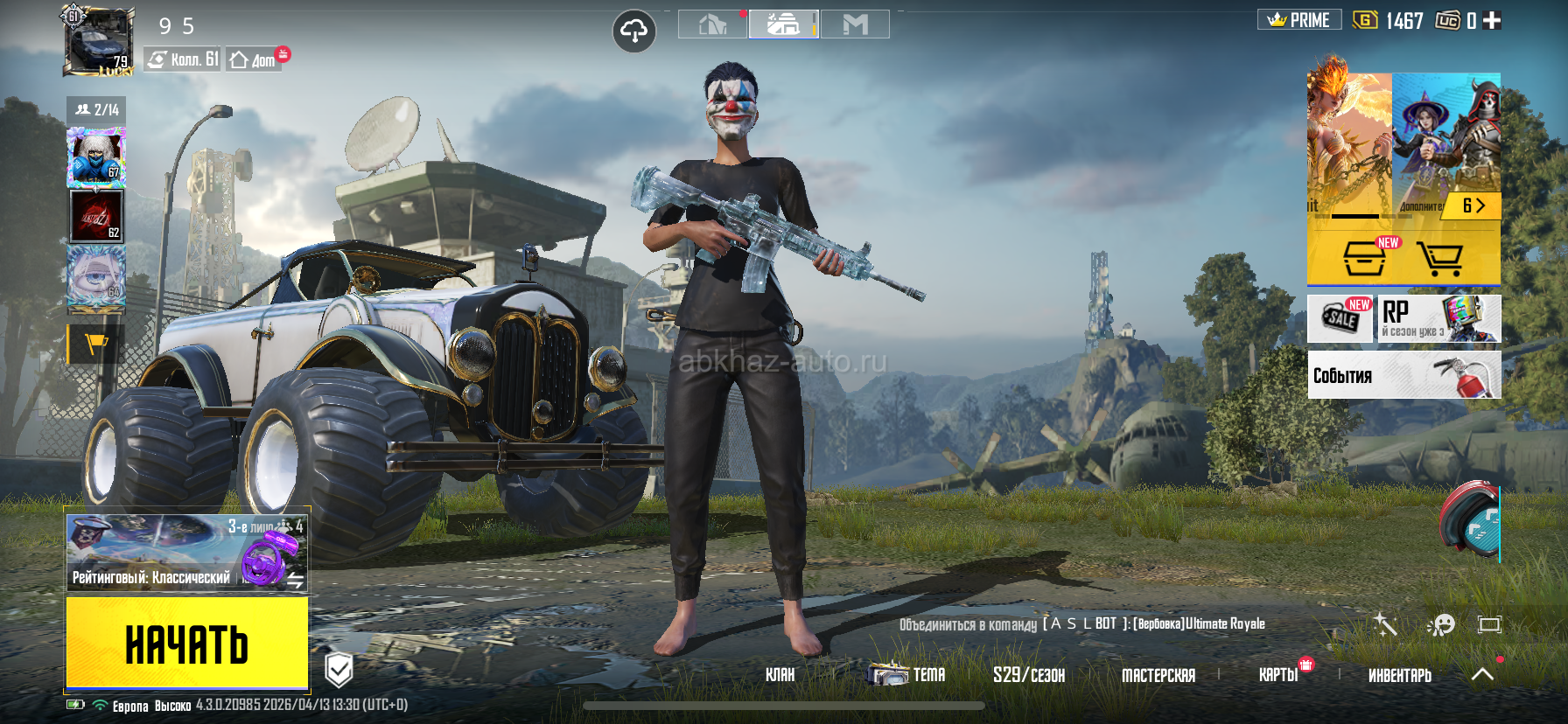Open the shopping cart store
Image resolution: width=1568 pixels, height=724 pixels.
point(1440,259)
